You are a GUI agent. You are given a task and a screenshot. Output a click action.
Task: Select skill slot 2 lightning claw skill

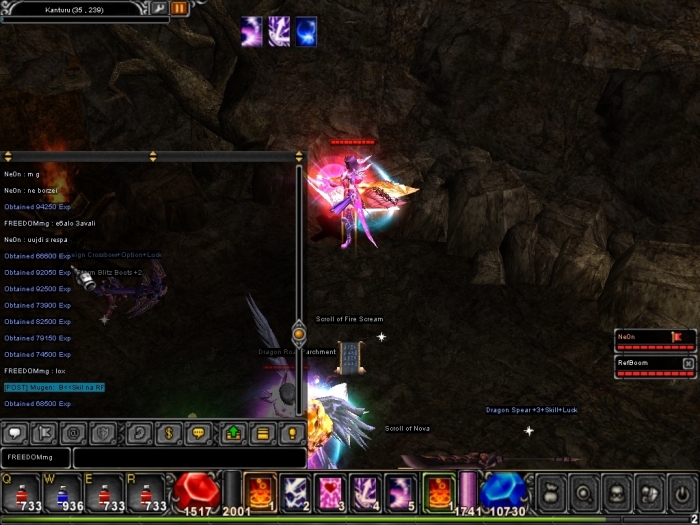[297, 491]
